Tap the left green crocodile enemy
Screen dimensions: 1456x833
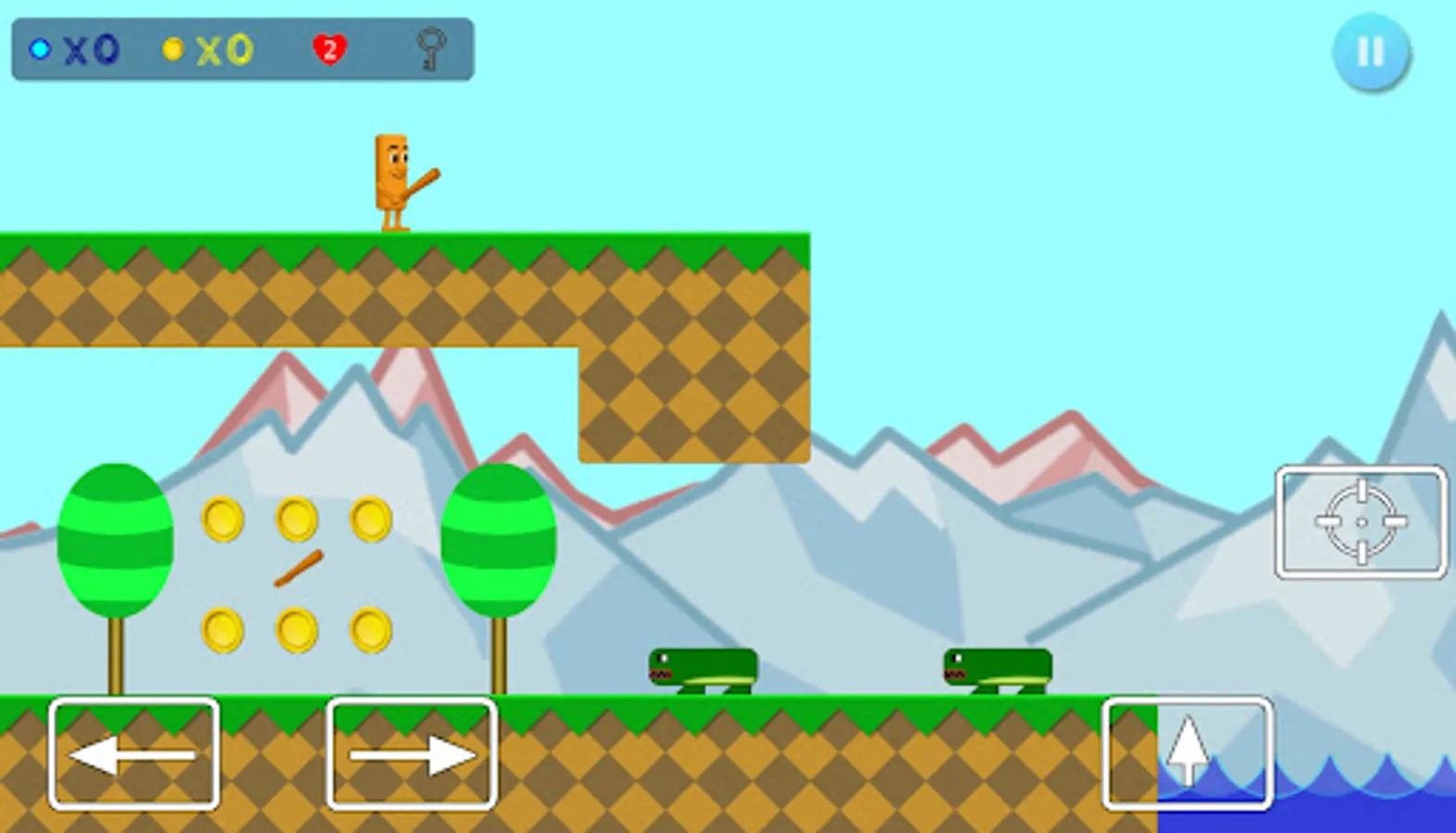click(x=702, y=671)
